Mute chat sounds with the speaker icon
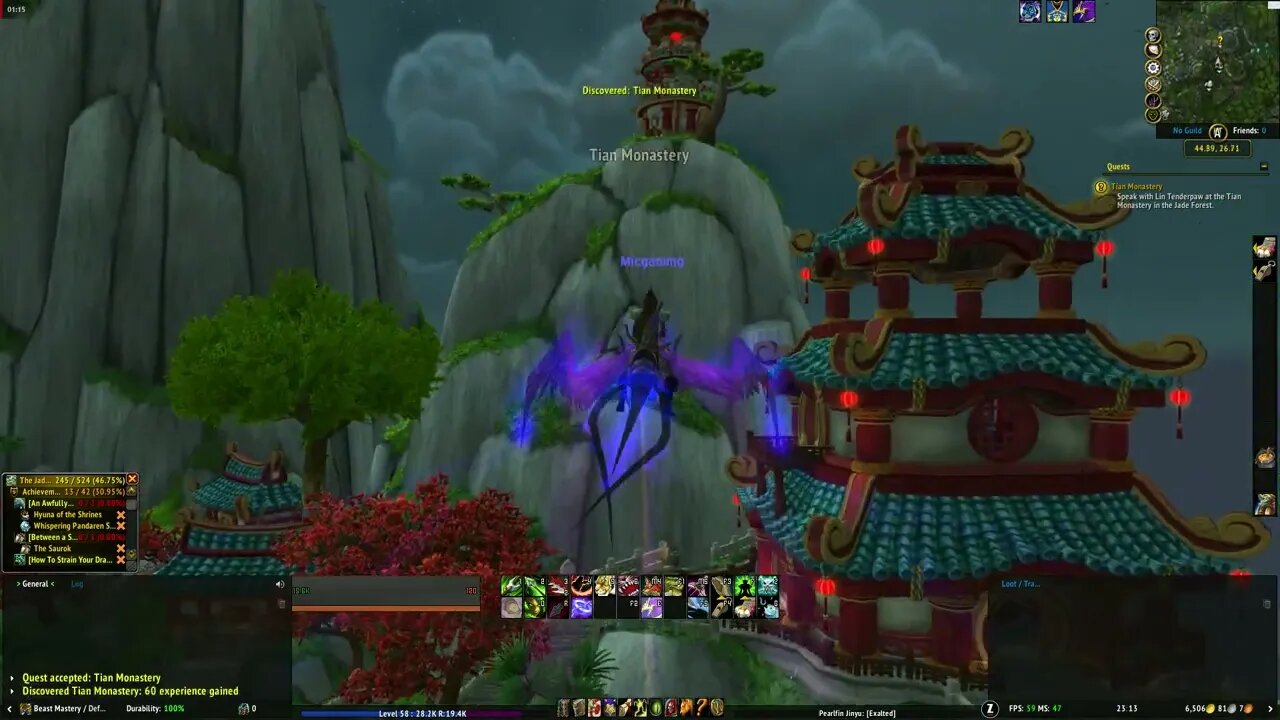 (x=279, y=583)
